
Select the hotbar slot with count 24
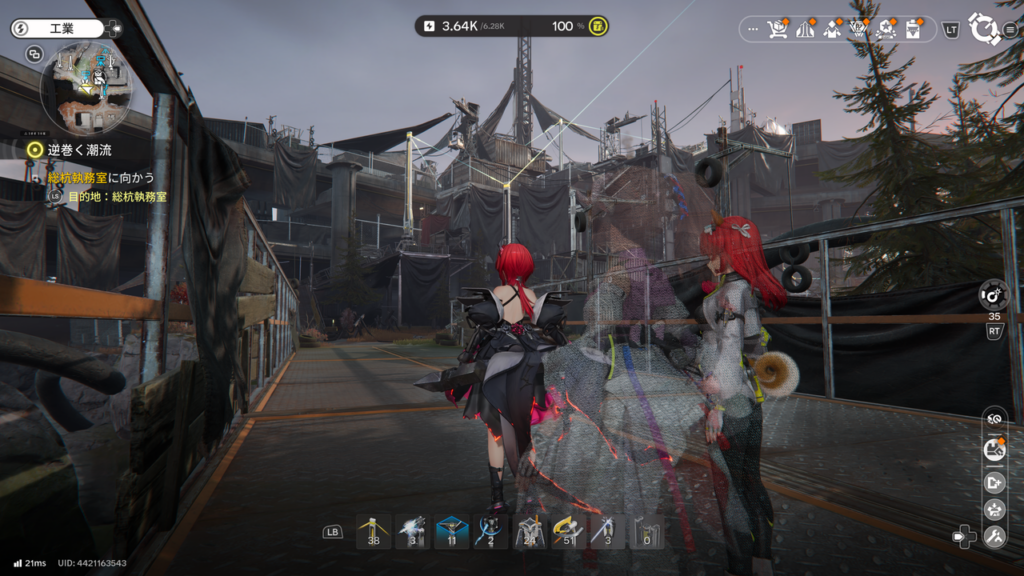click(x=529, y=531)
